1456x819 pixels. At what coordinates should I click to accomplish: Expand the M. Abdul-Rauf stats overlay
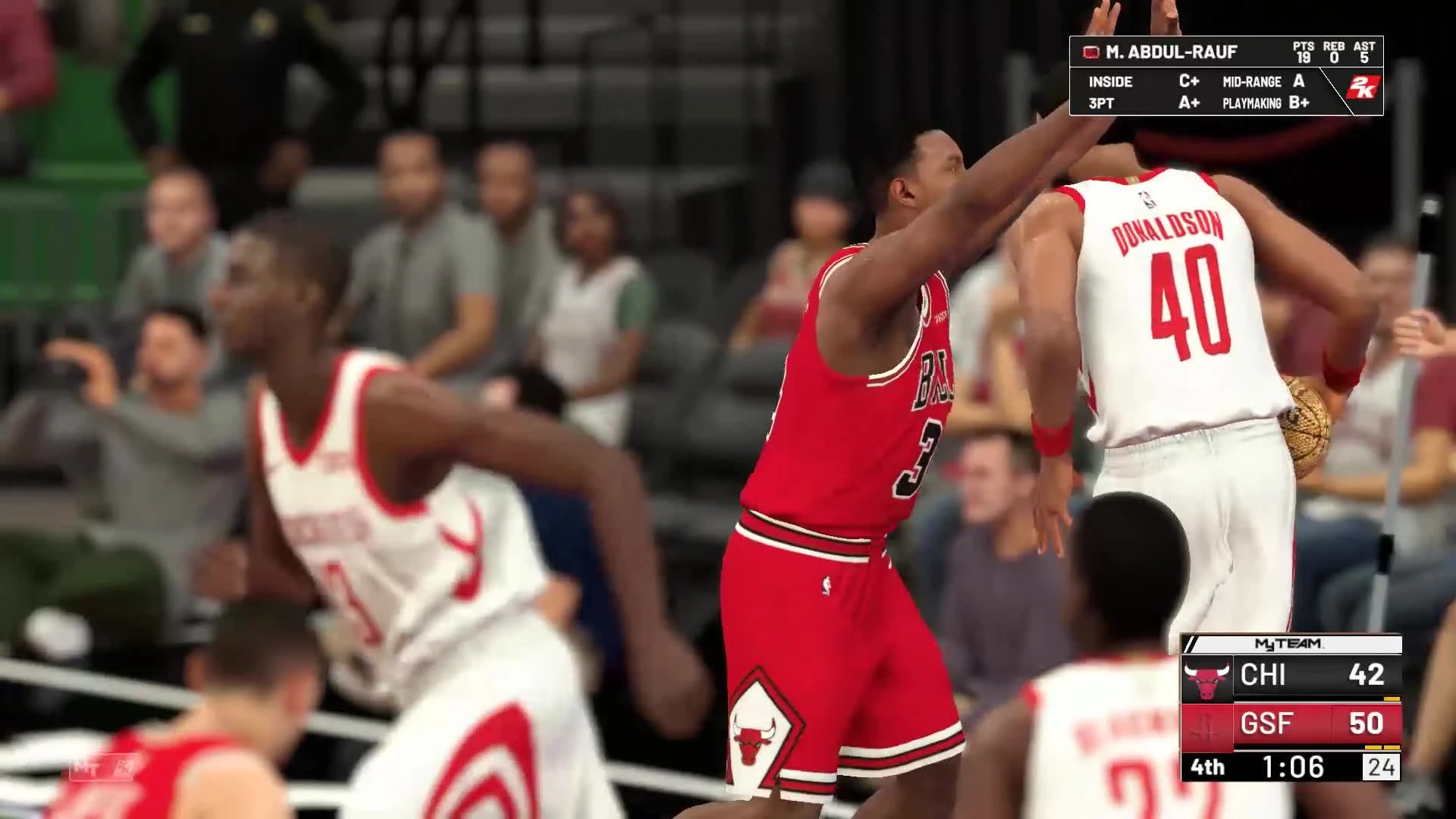1171,52
